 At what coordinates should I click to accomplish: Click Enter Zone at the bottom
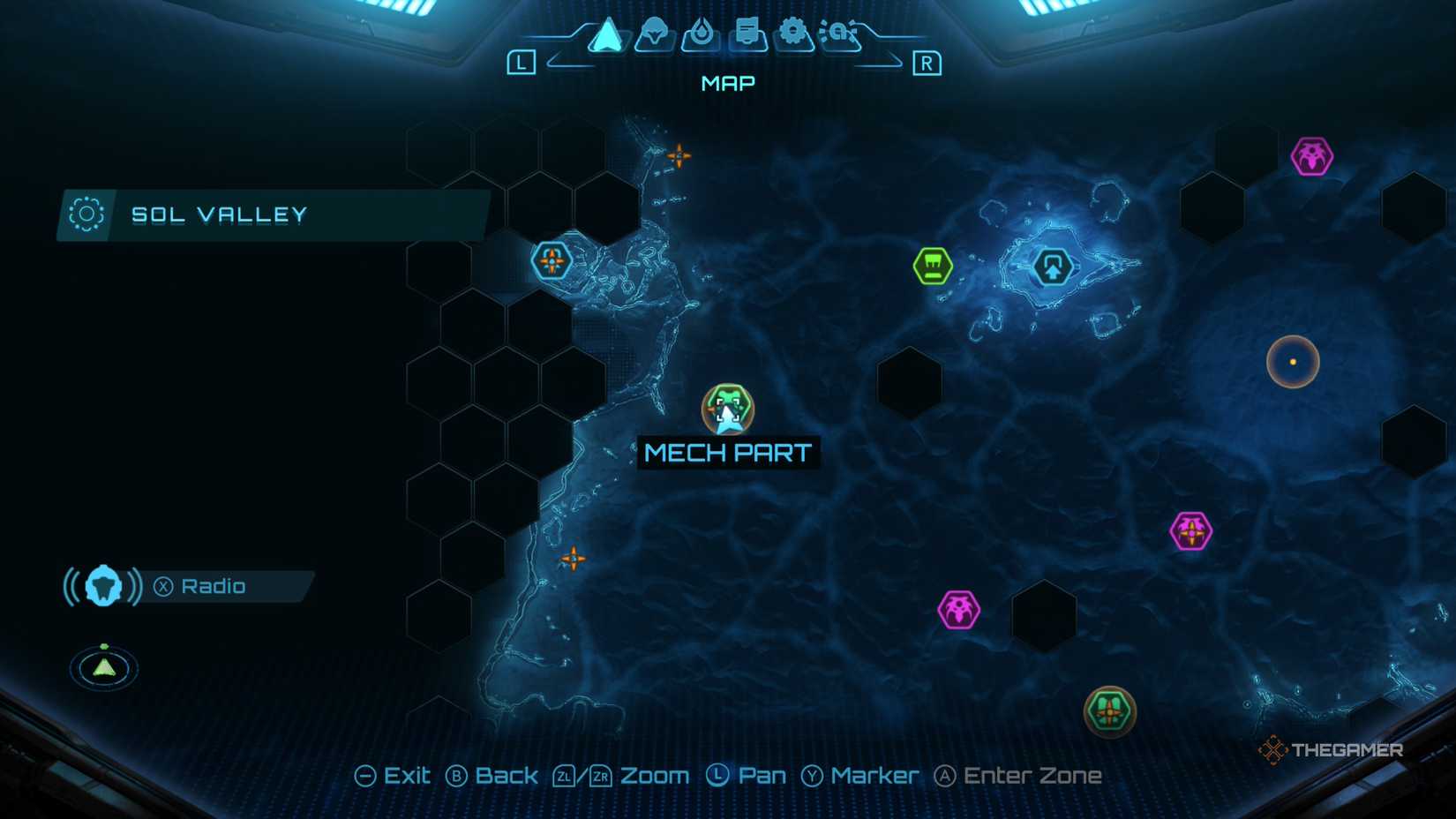pos(1019,775)
